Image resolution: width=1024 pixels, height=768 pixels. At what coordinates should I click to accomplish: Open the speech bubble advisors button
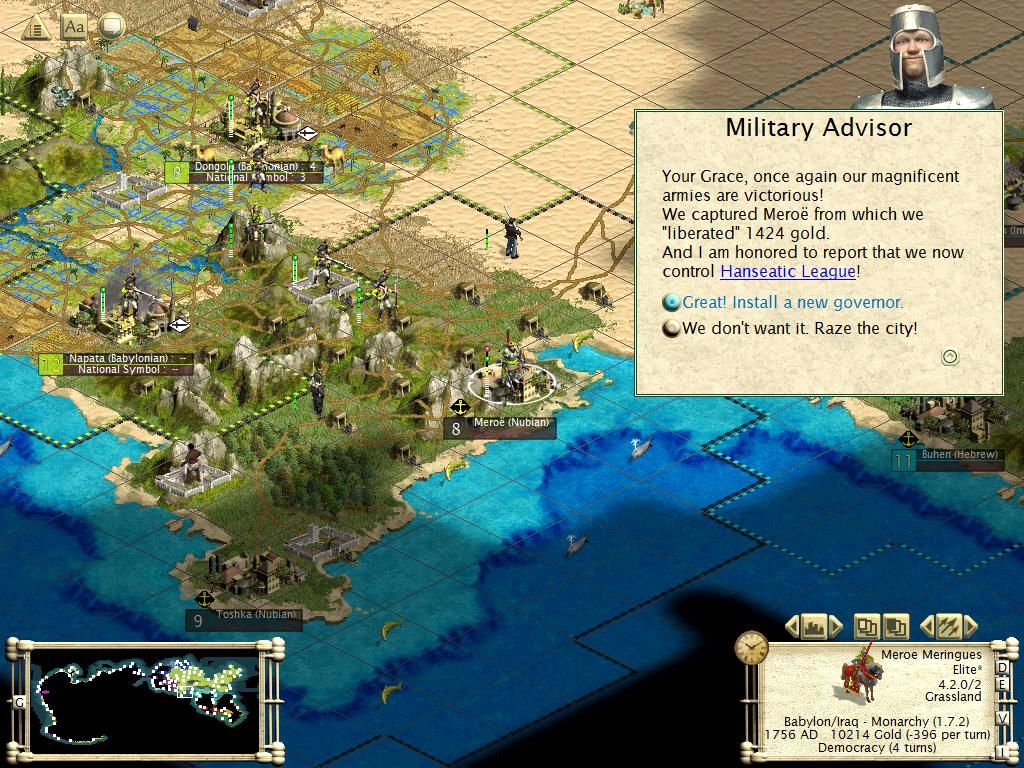(111, 26)
